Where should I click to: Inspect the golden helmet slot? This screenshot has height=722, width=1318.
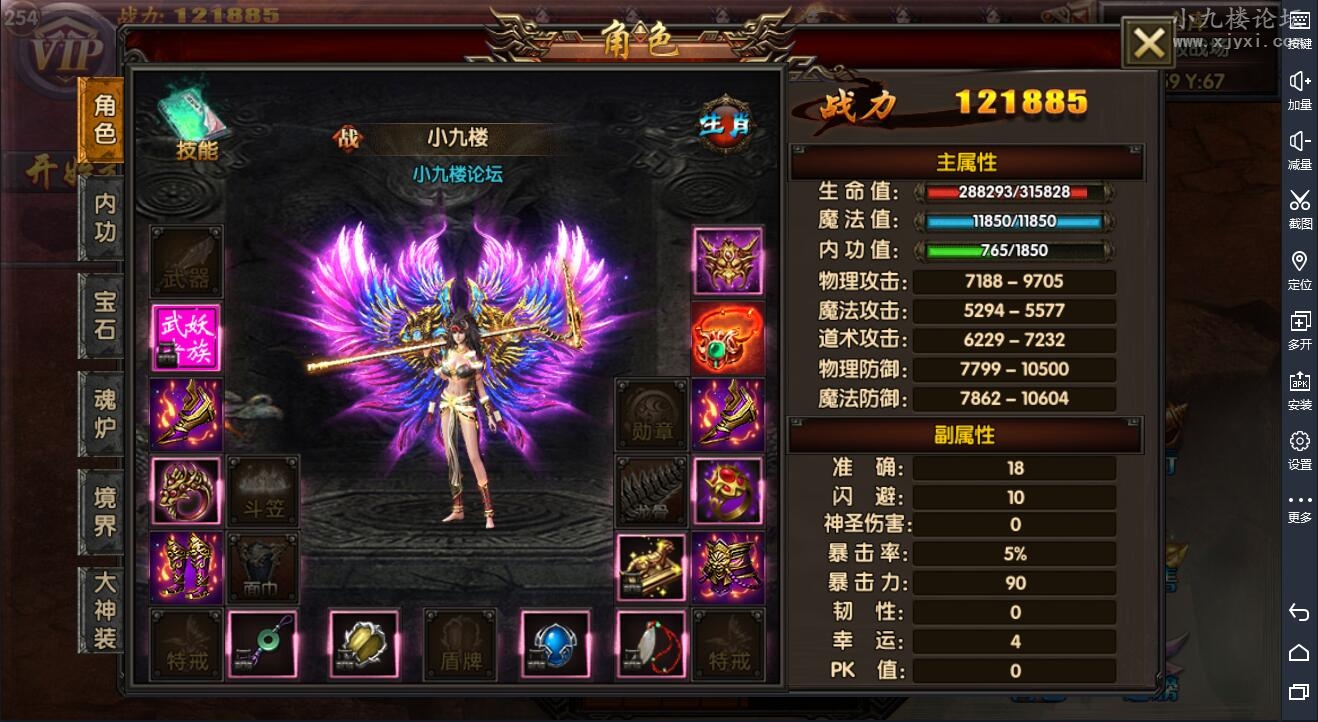(727, 261)
